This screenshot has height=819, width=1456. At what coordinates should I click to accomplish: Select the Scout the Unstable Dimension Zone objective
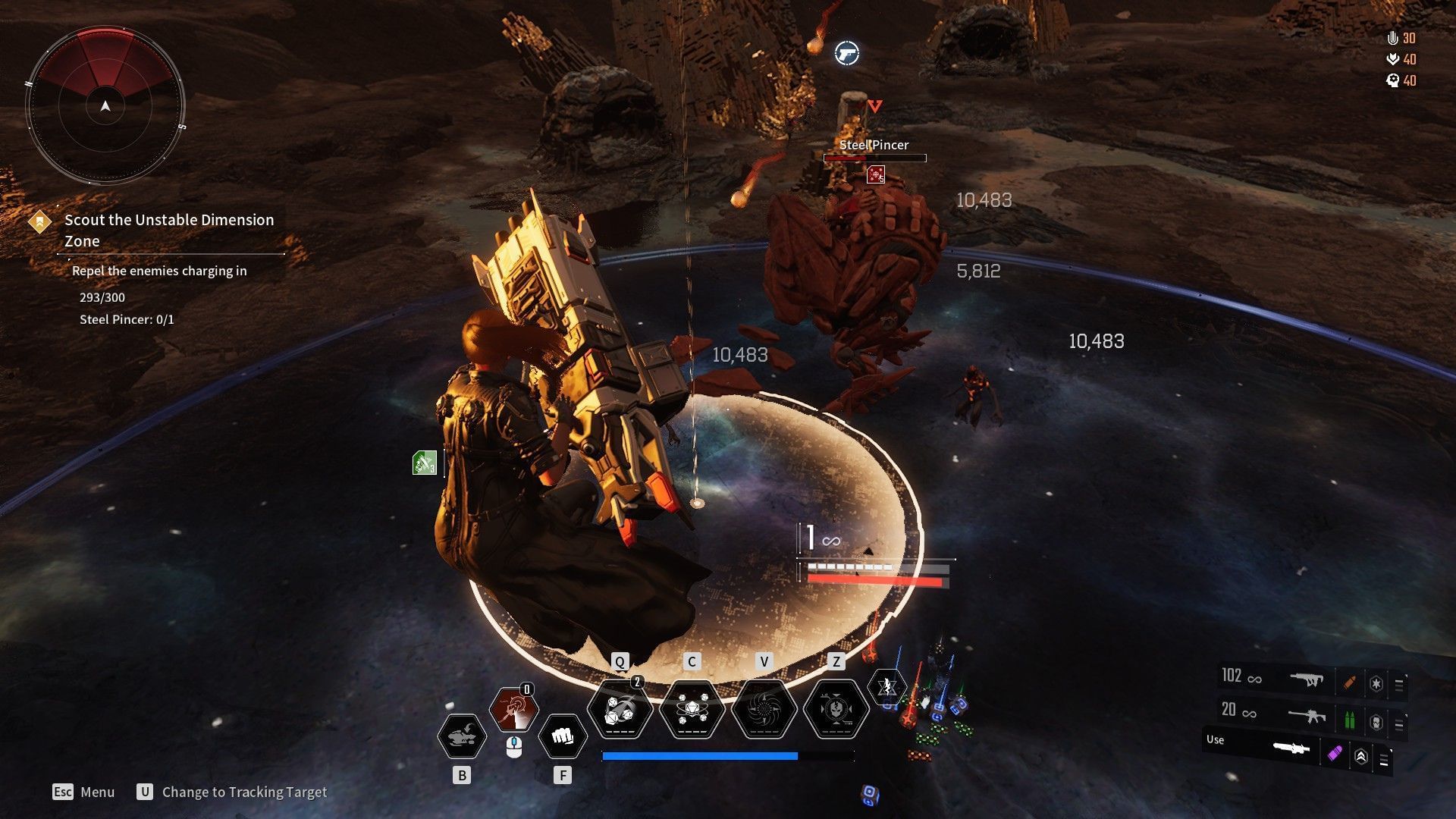(168, 230)
